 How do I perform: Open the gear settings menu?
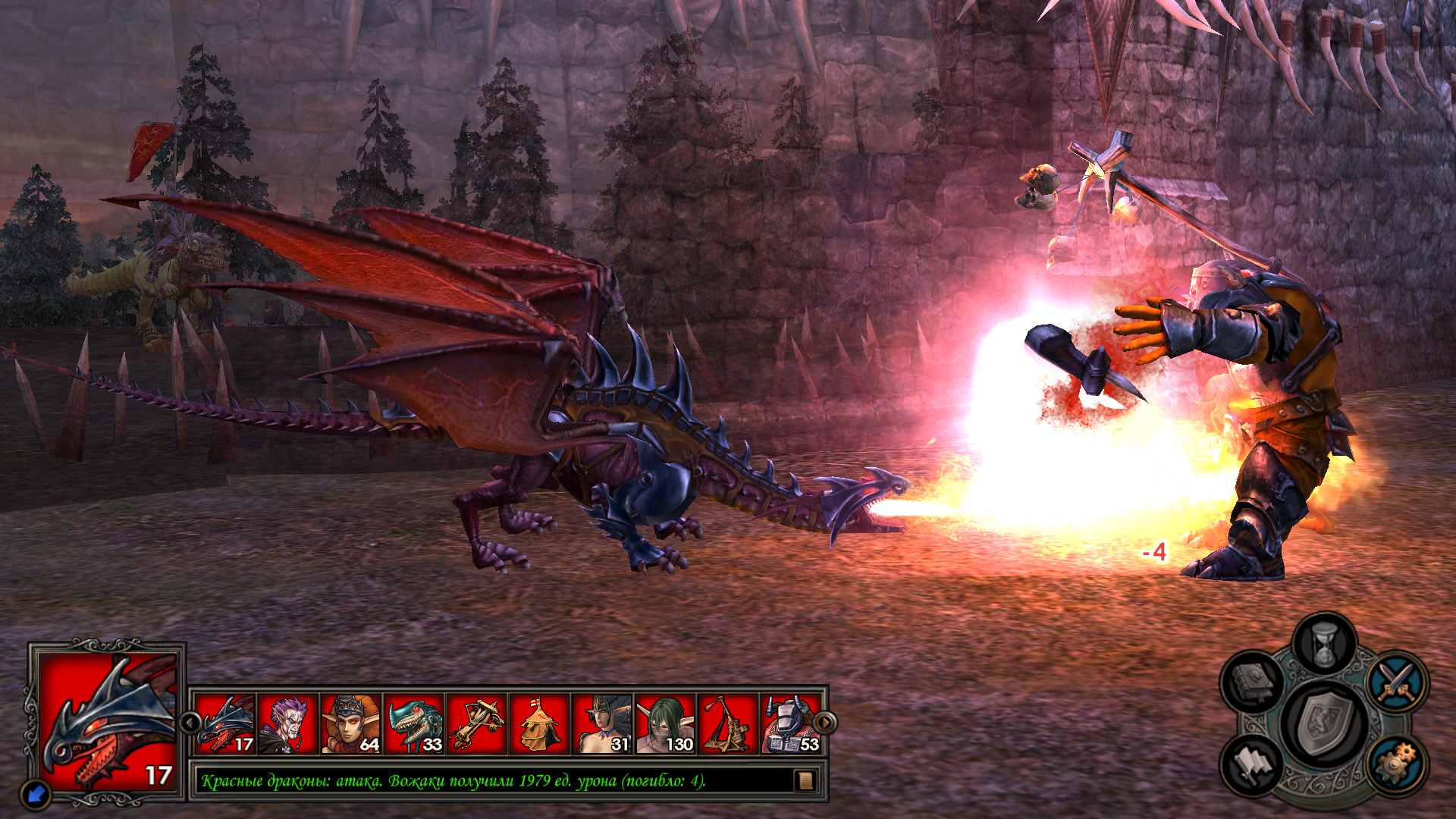1397,764
